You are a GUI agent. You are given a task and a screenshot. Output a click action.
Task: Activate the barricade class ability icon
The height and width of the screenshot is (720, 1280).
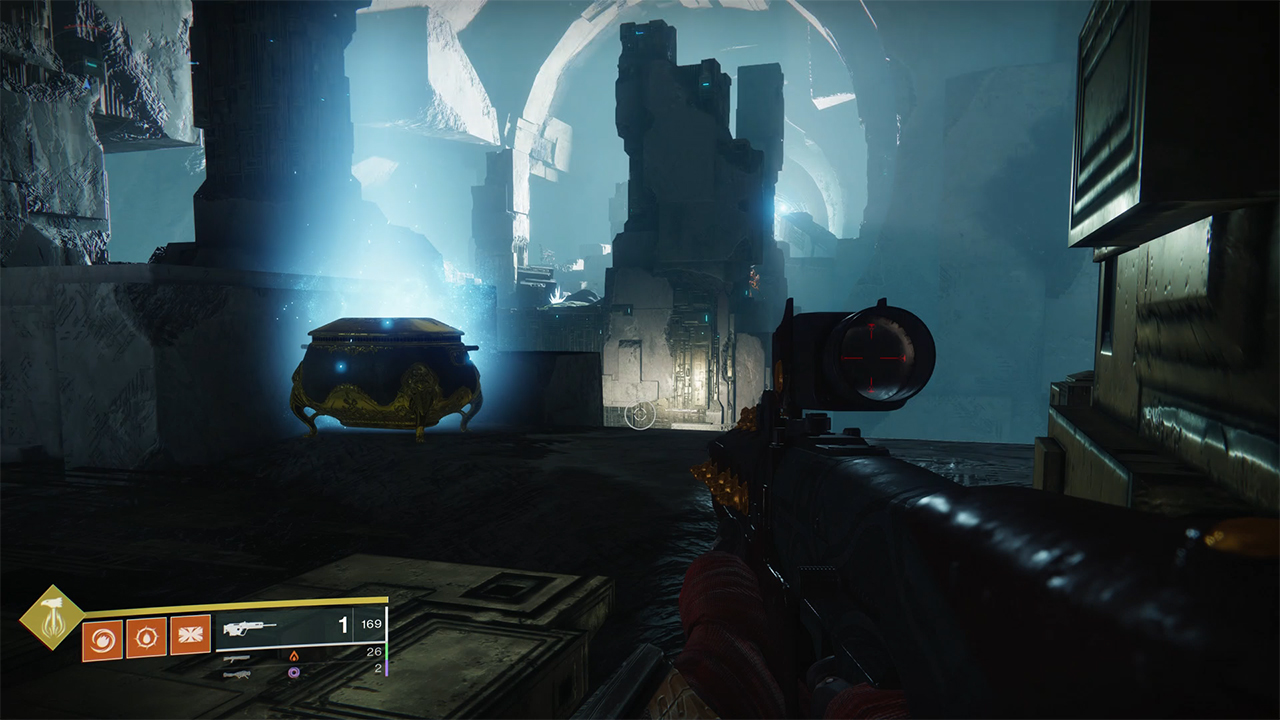click(x=190, y=636)
